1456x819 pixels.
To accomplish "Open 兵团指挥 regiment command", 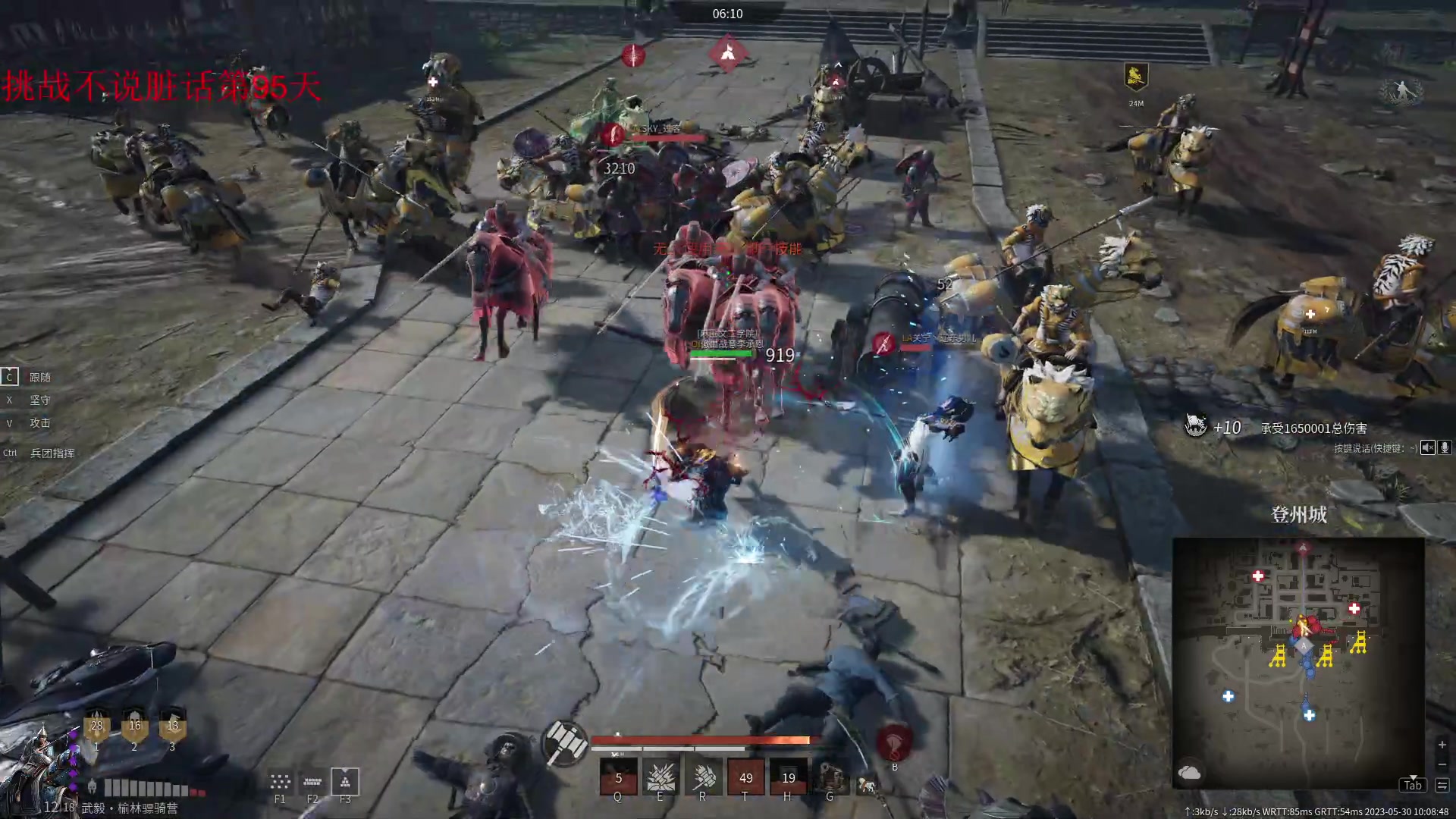I will tap(51, 453).
